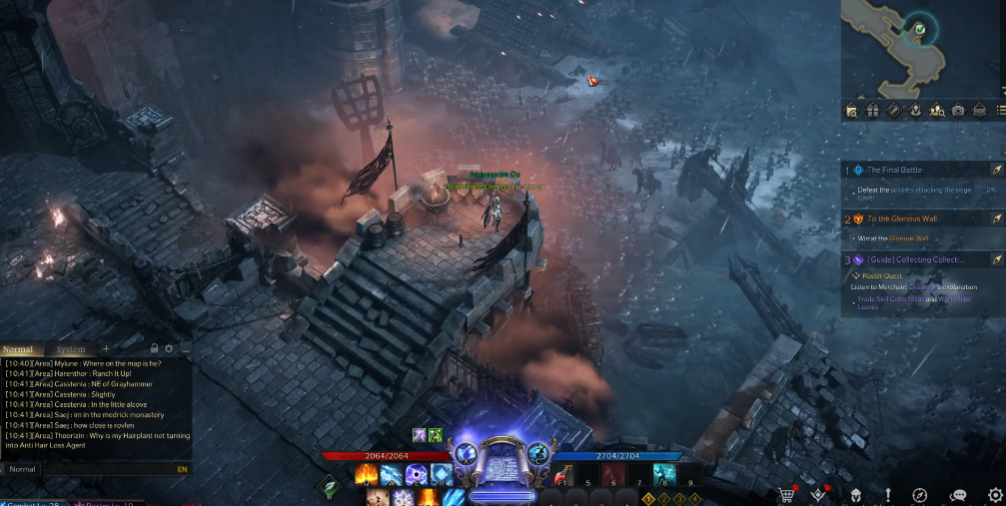
Task: Activate the dark orb skill on E
Action: click(415, 474)
